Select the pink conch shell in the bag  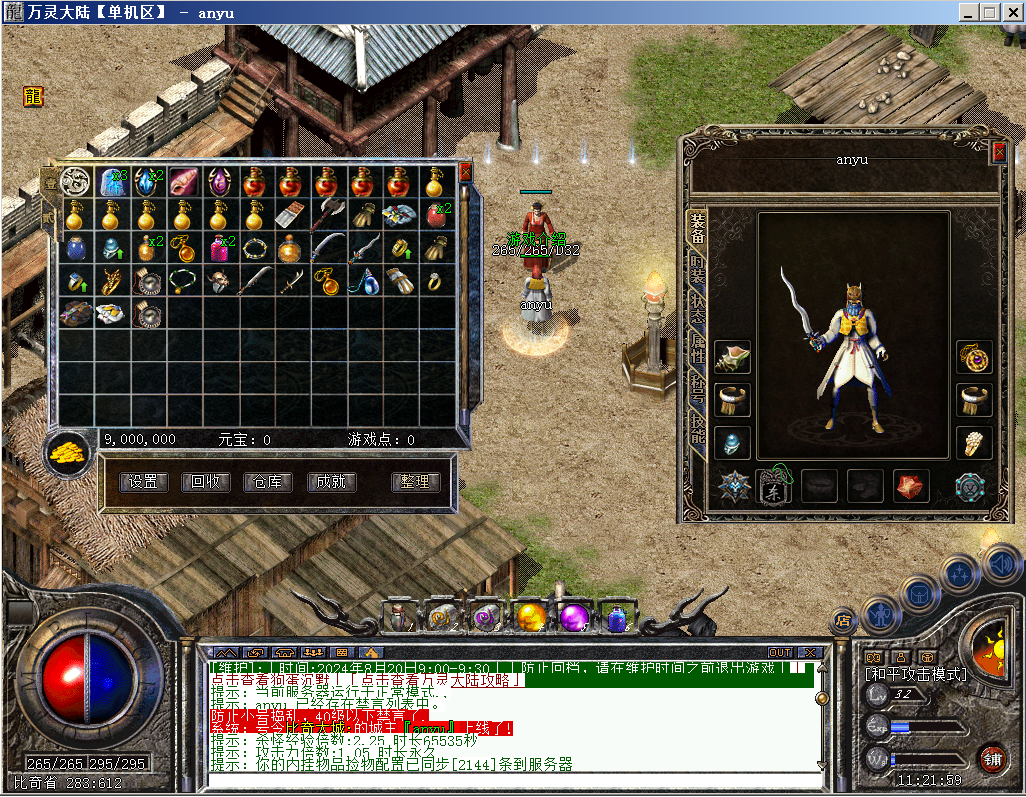[182, 183]
